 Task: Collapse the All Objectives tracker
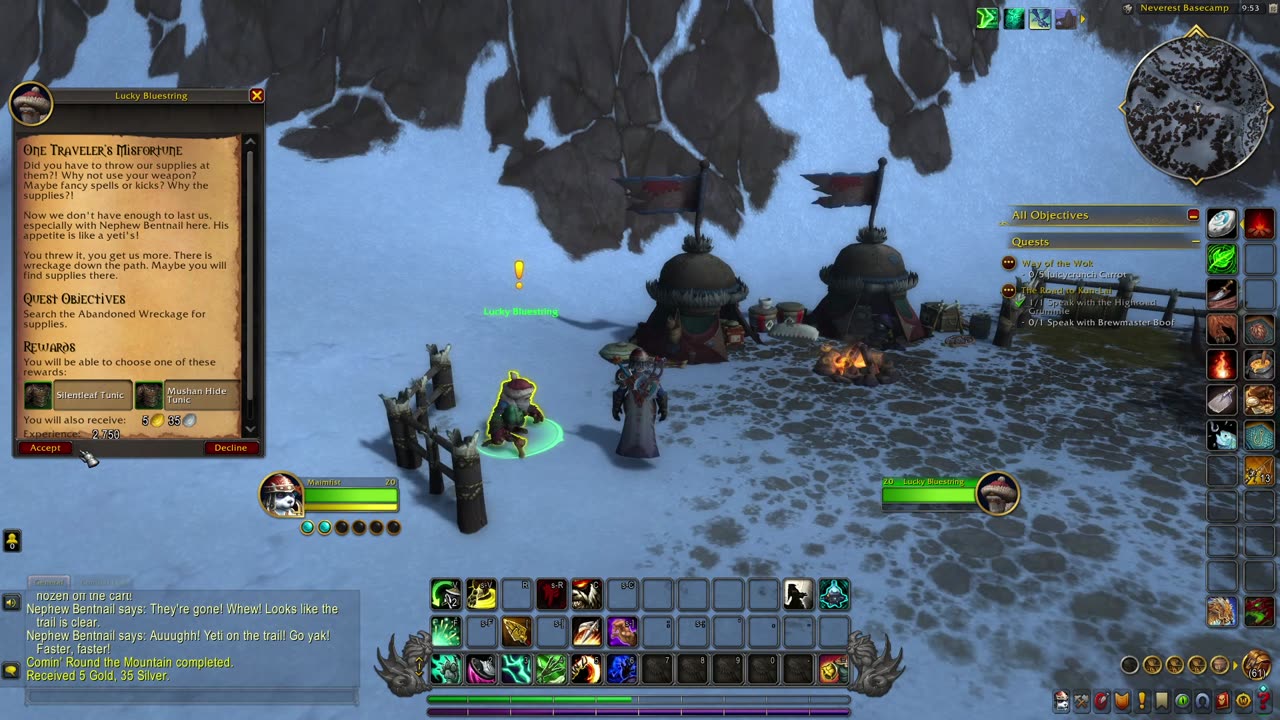(x=1193, y=215)
